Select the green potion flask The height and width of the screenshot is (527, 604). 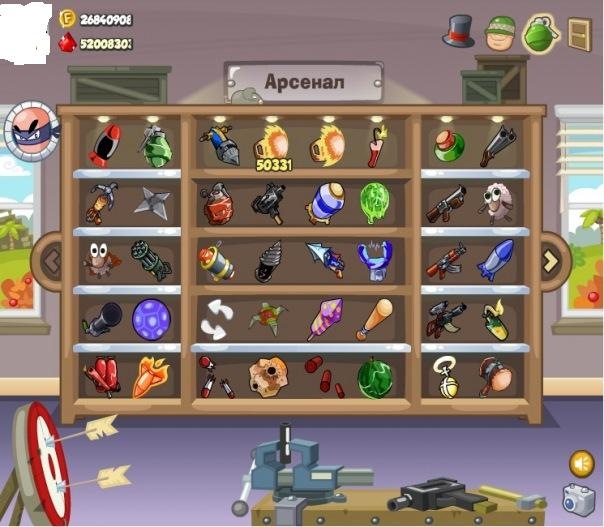[x=448, y=146]
